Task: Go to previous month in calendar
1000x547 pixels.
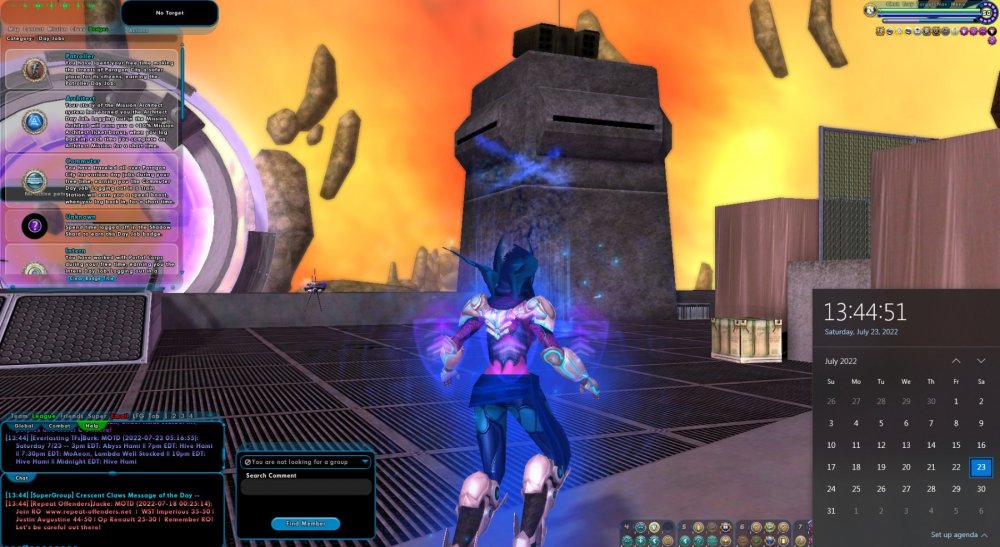Action: point(956,360)
